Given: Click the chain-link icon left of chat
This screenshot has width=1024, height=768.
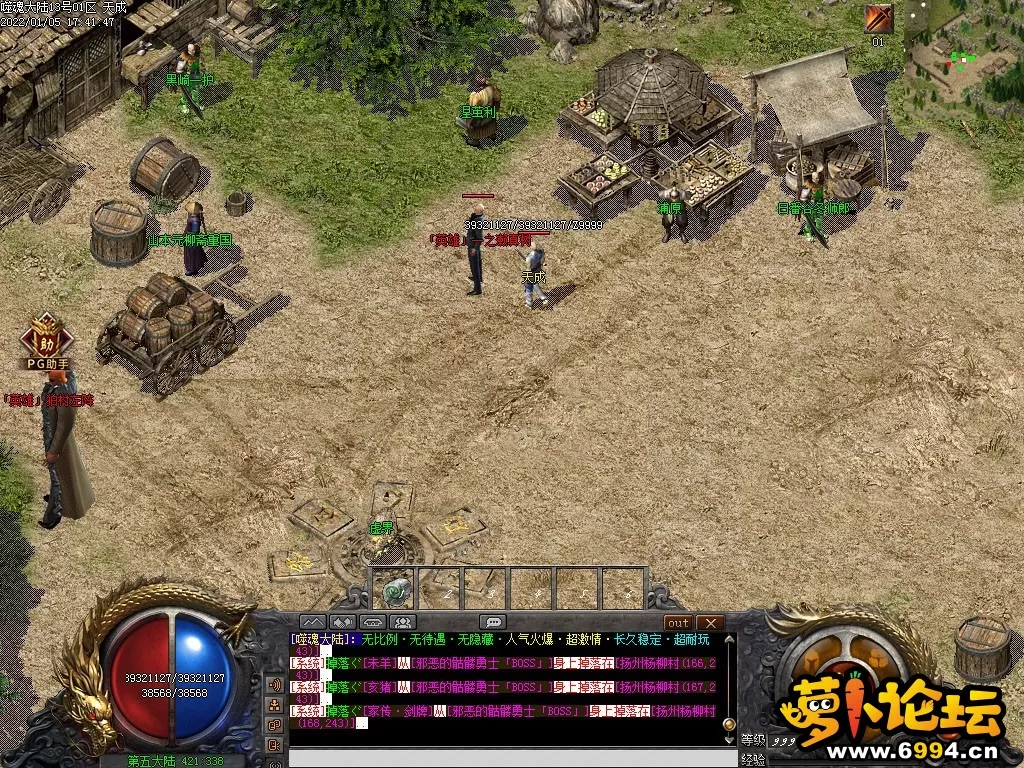Looking at the screenshot, I should (x=274, y=725).
